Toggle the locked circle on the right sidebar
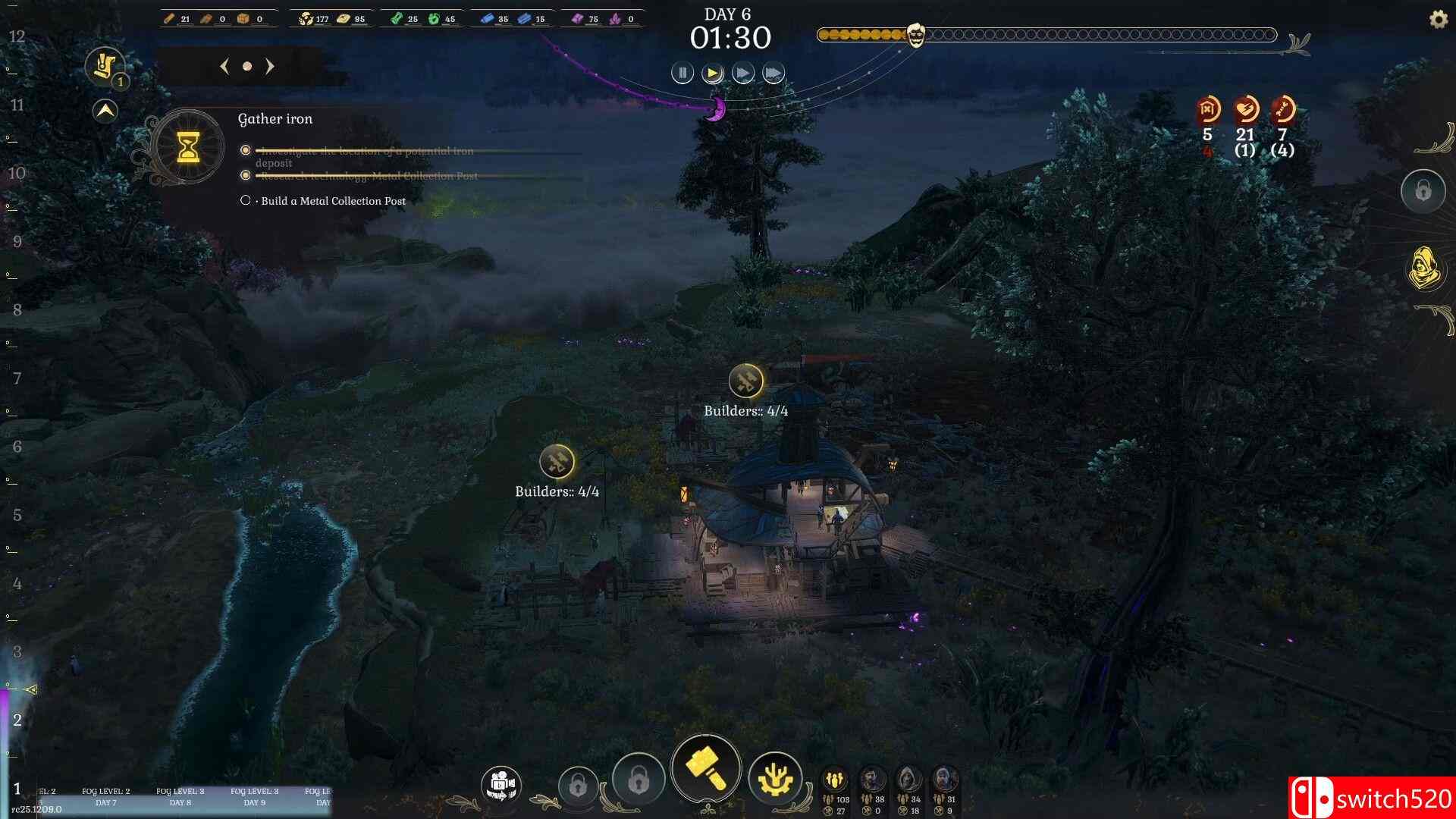Screen dimensions: 1456x819 pos(1423,191)
